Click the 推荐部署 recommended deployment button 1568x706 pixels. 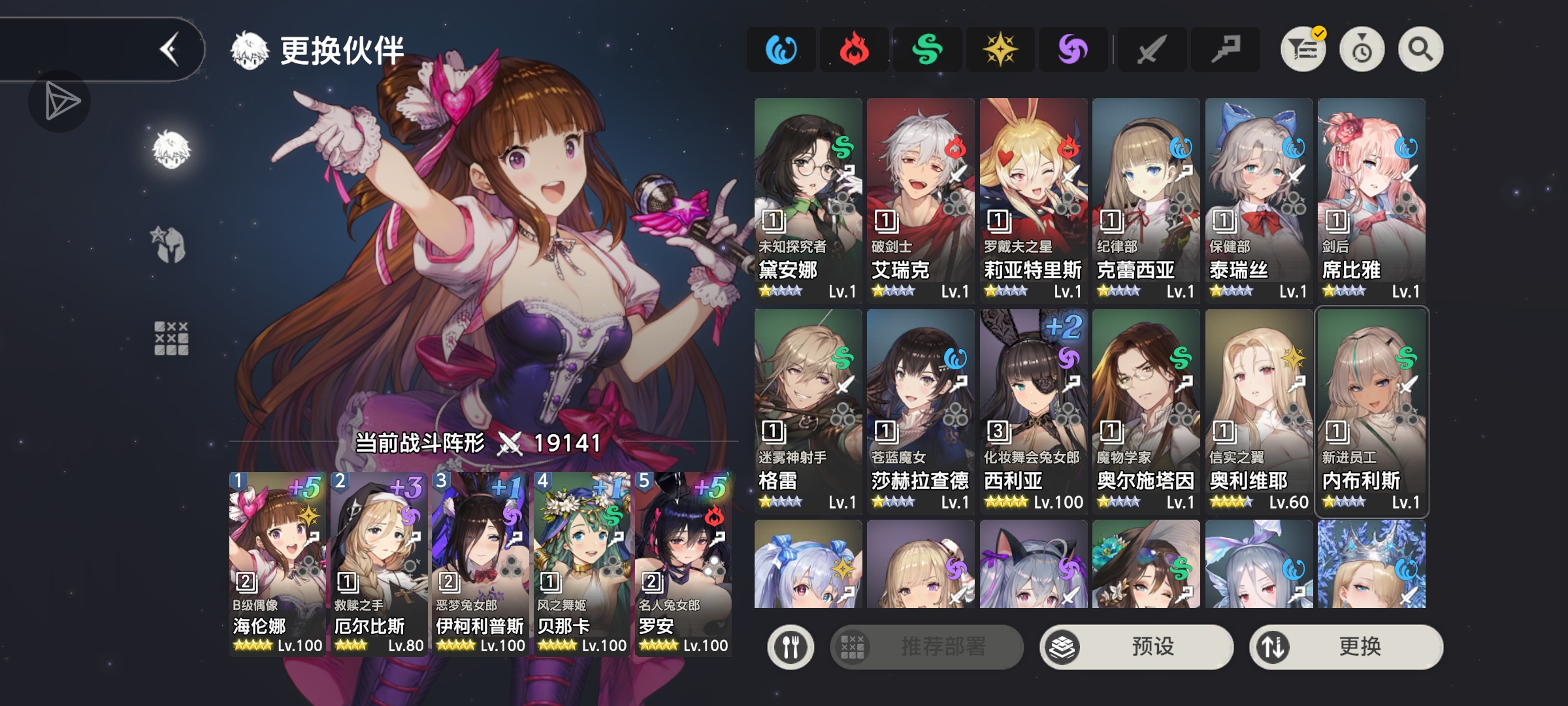926,647
